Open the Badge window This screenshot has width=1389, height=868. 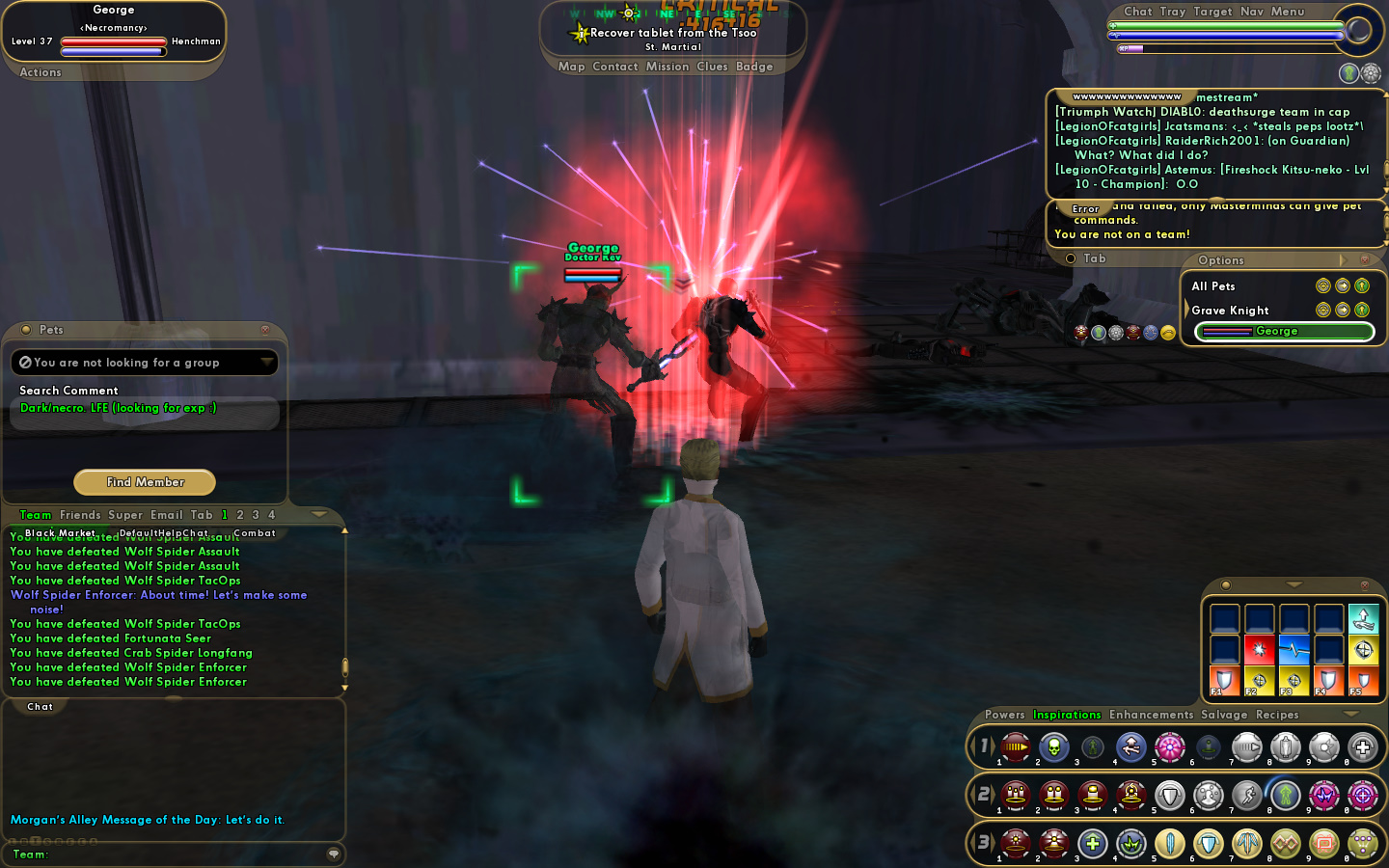[754, 67]
